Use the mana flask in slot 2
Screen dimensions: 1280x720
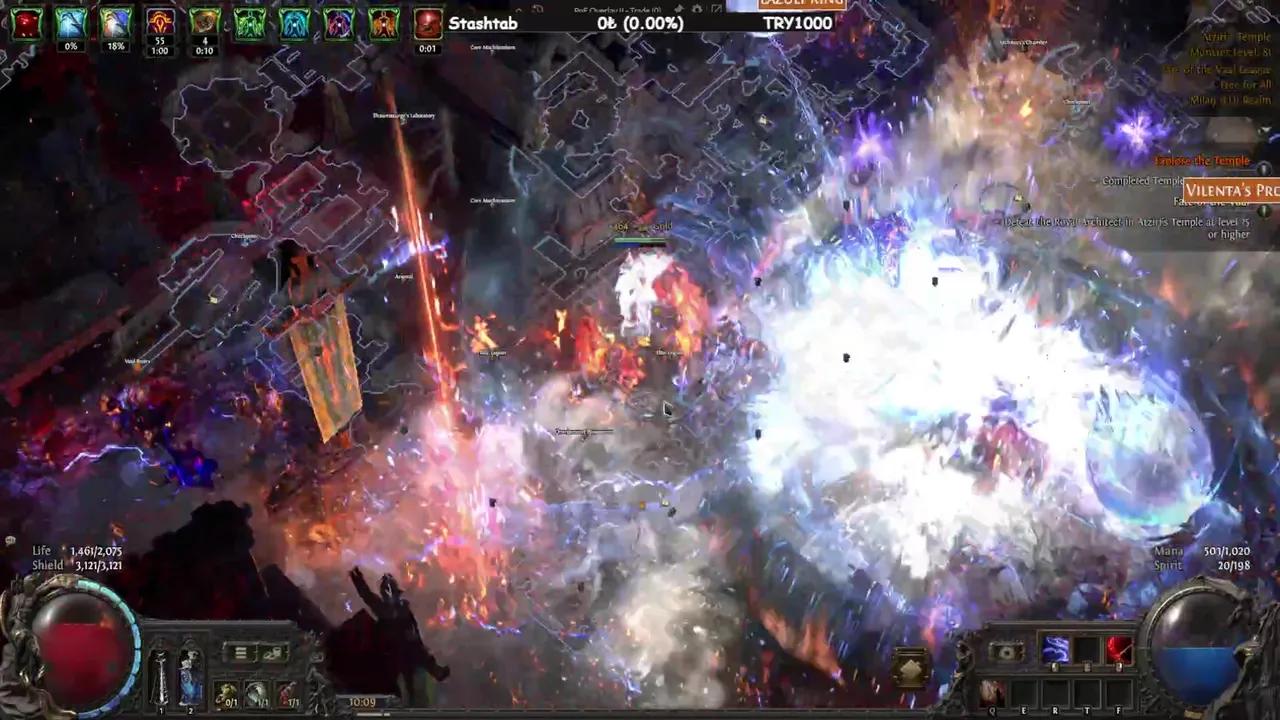point(191,676)
